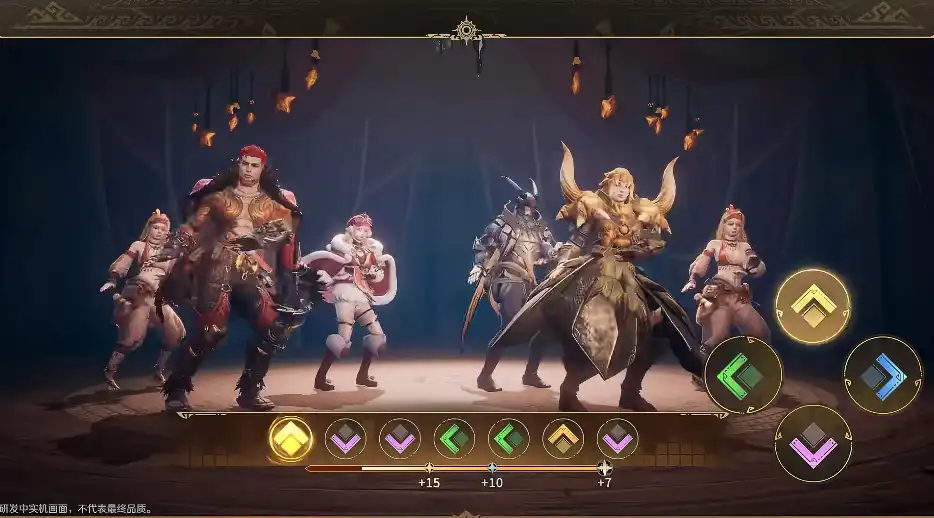Tap the blue right arrow dance button
Screen dimensions: 934x518
(882, 375)
